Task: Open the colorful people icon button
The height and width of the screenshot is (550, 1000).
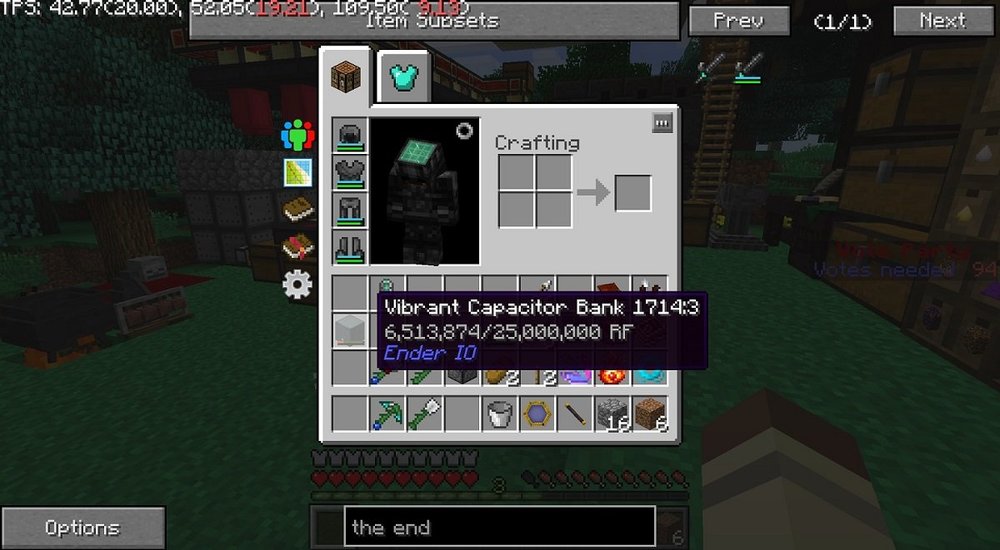Action: (x=298, y=135)
